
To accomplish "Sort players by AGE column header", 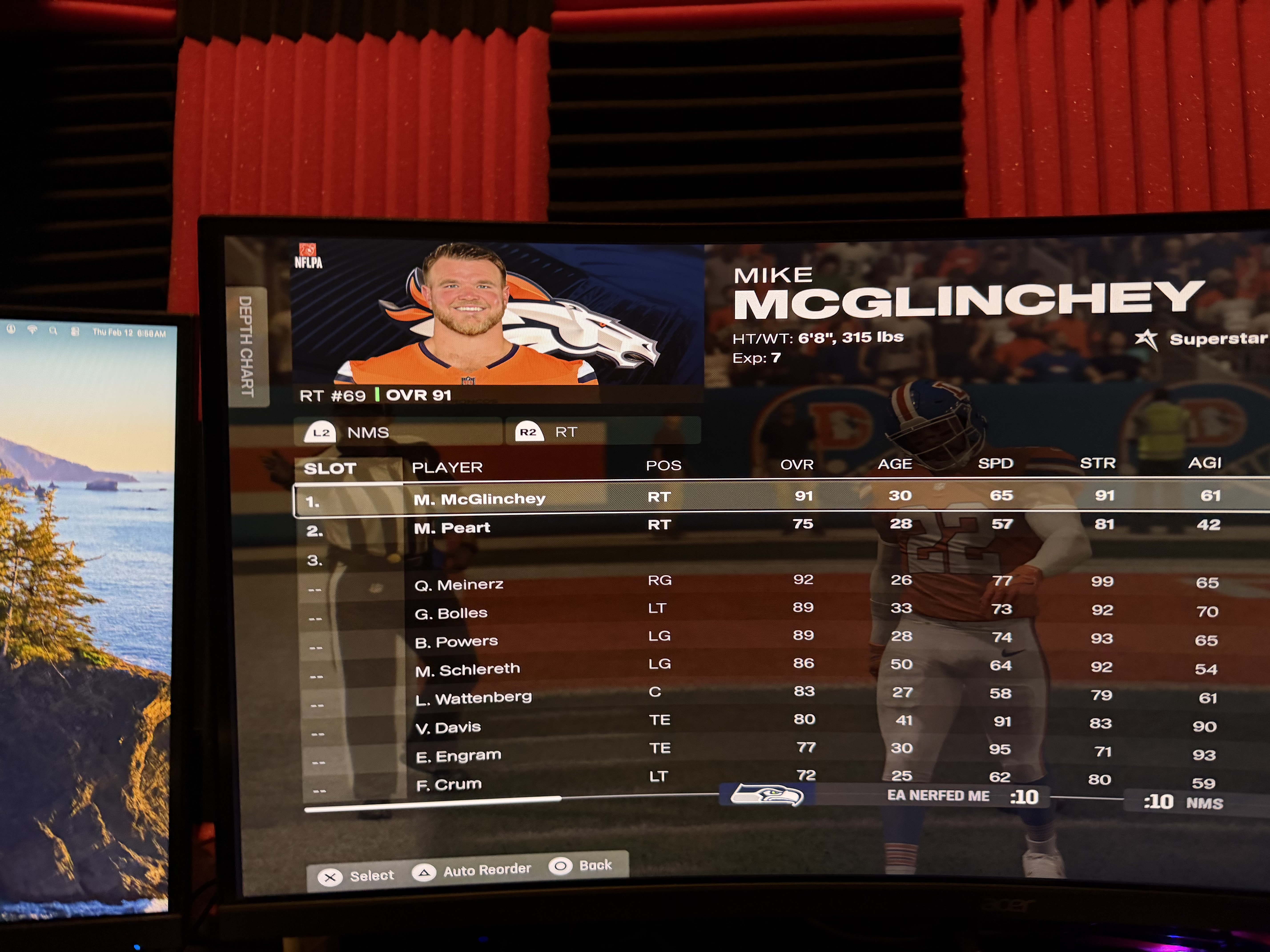I will coord(894,464).
